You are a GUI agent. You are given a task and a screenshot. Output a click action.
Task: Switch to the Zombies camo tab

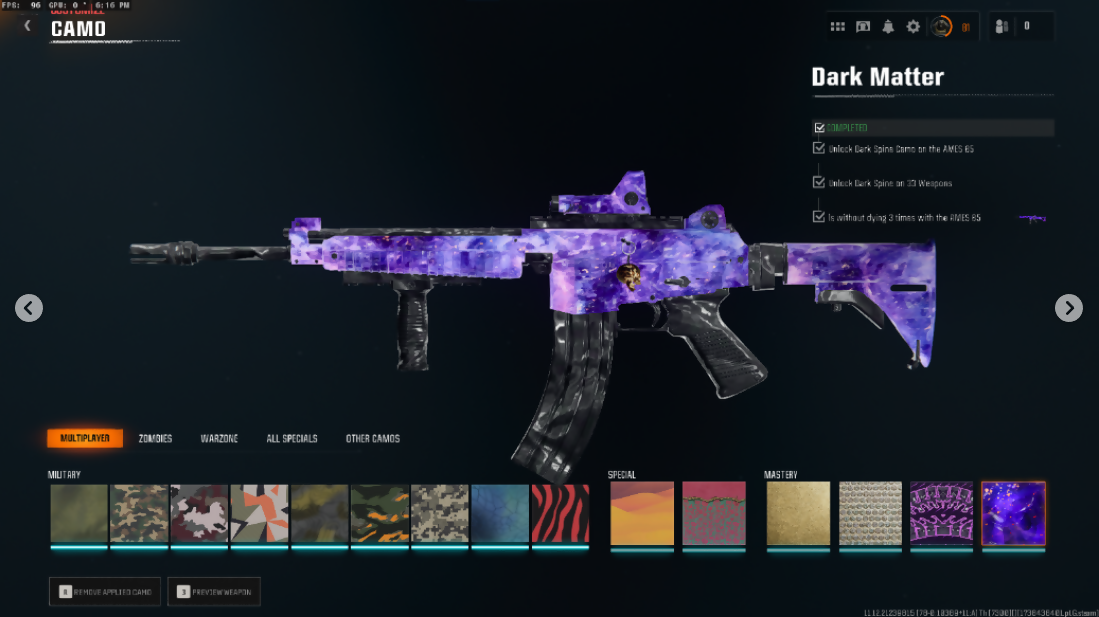coord(155,439)
